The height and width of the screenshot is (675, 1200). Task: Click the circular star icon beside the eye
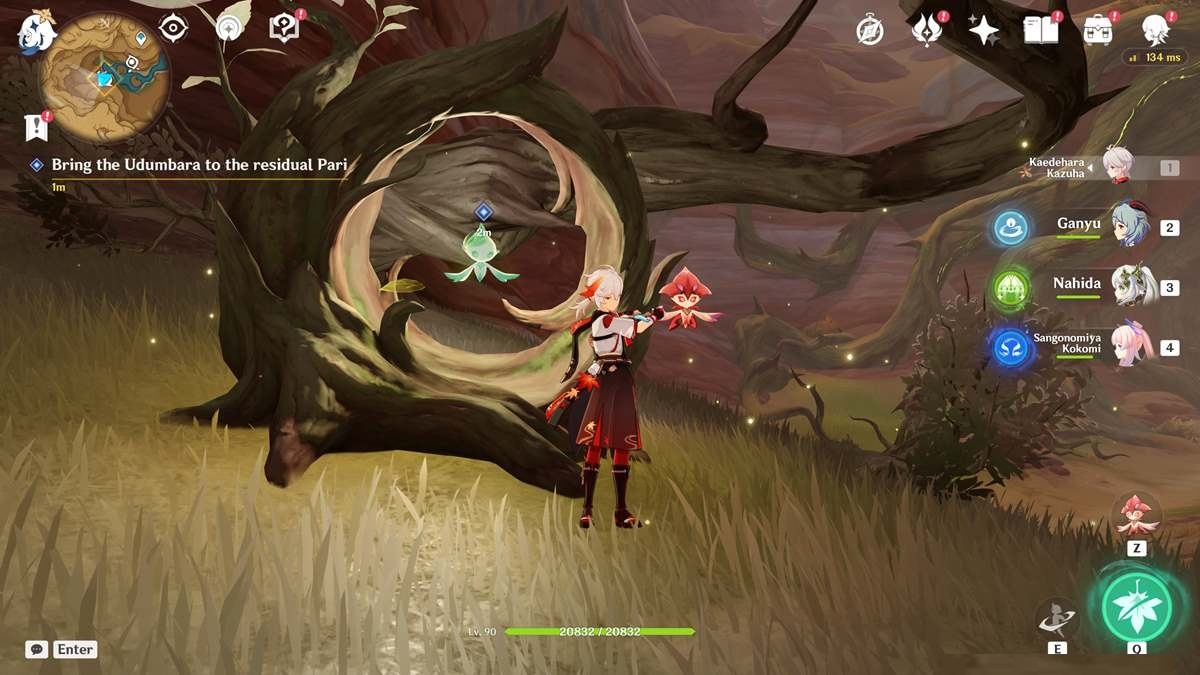tap(230, 28)
